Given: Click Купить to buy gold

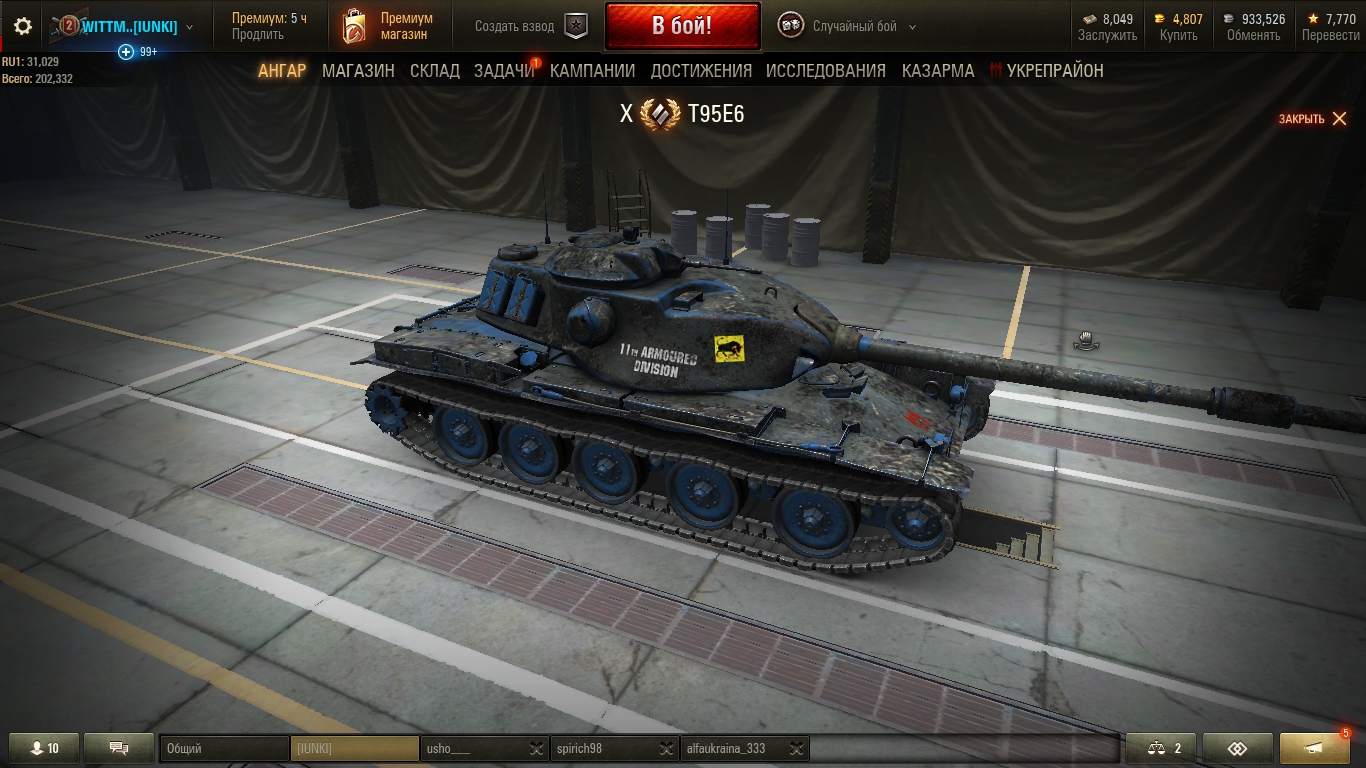Looking at the screenshot, I should point(1178,36).
